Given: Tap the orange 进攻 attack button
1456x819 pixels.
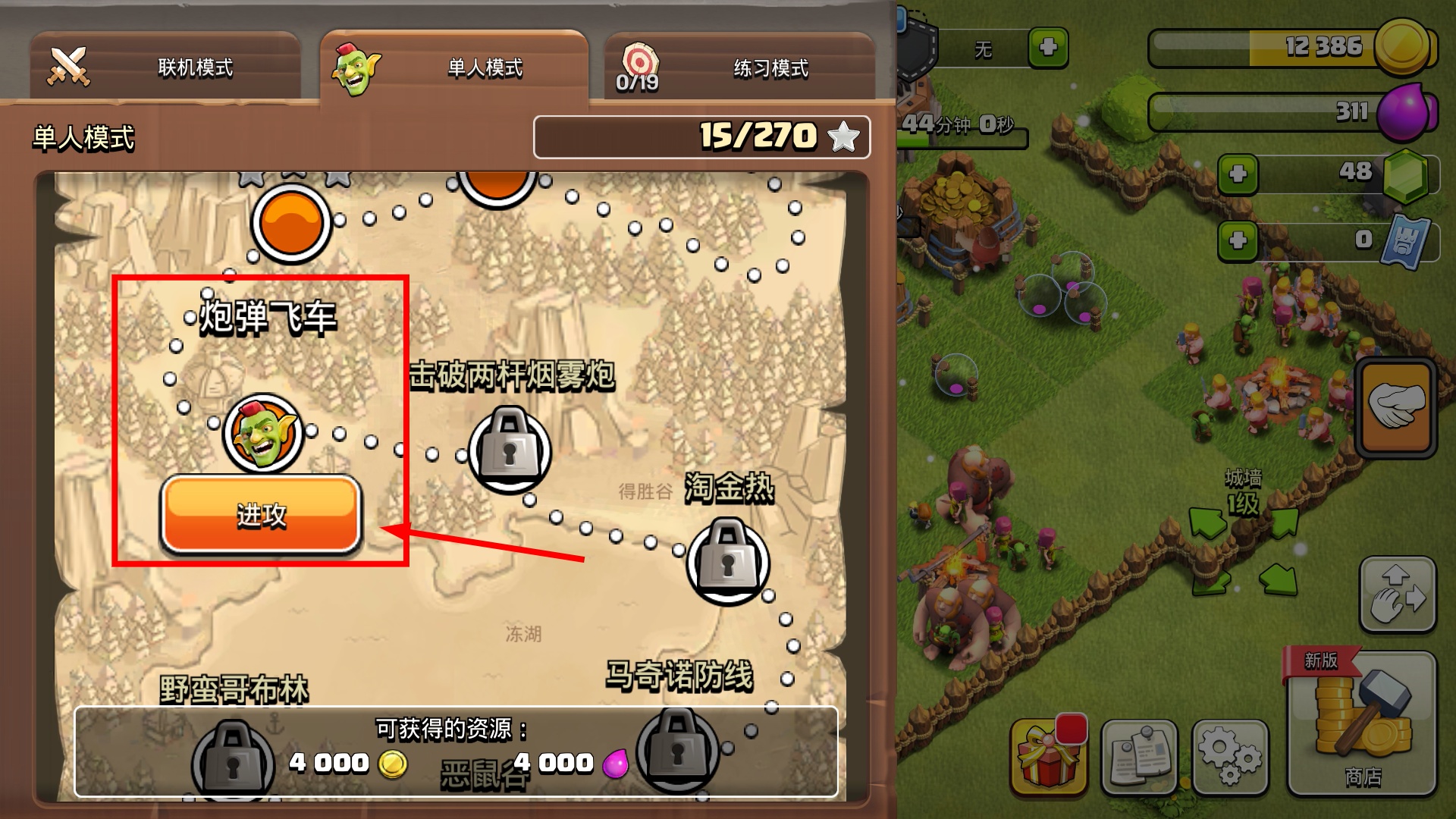Looking at the screenshot, I should click(x=261, y=515).
